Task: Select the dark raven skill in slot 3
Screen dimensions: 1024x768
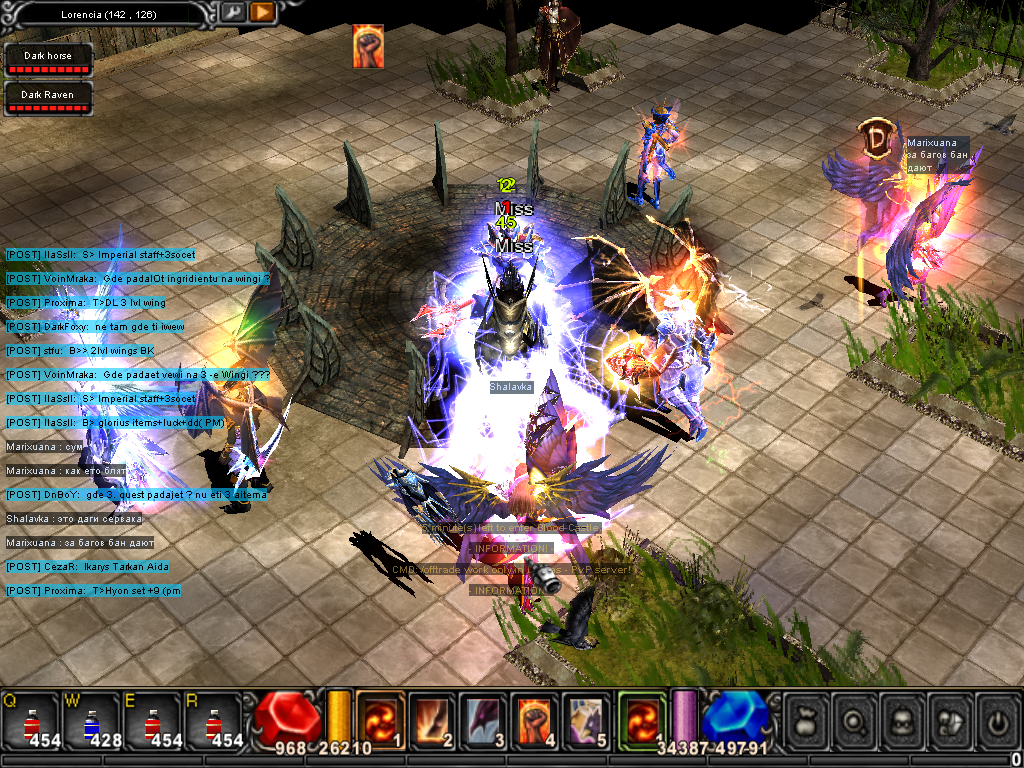Action: point(483,720)
